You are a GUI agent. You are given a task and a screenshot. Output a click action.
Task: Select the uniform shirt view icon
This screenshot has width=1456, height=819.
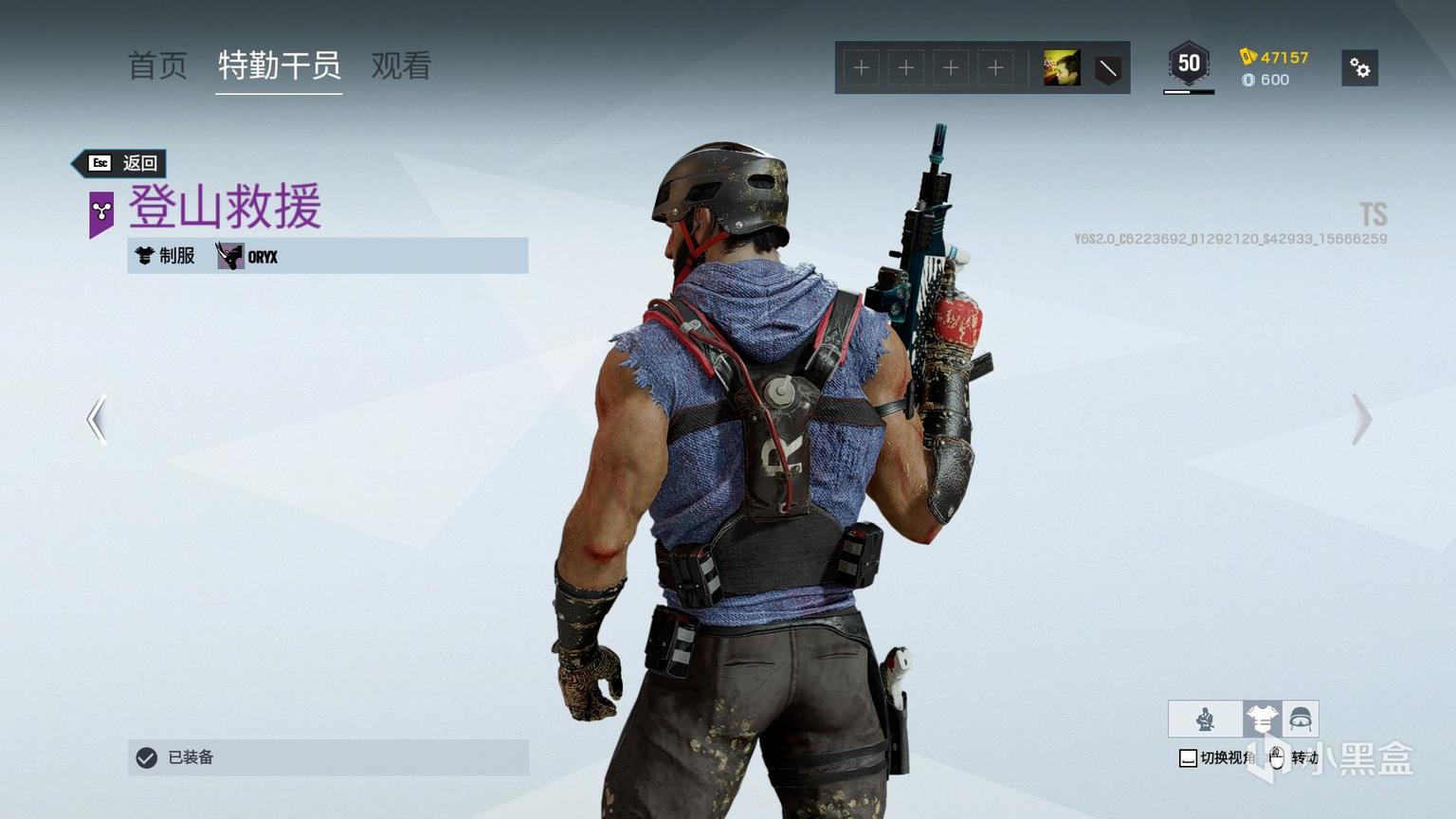[1262, 719]
